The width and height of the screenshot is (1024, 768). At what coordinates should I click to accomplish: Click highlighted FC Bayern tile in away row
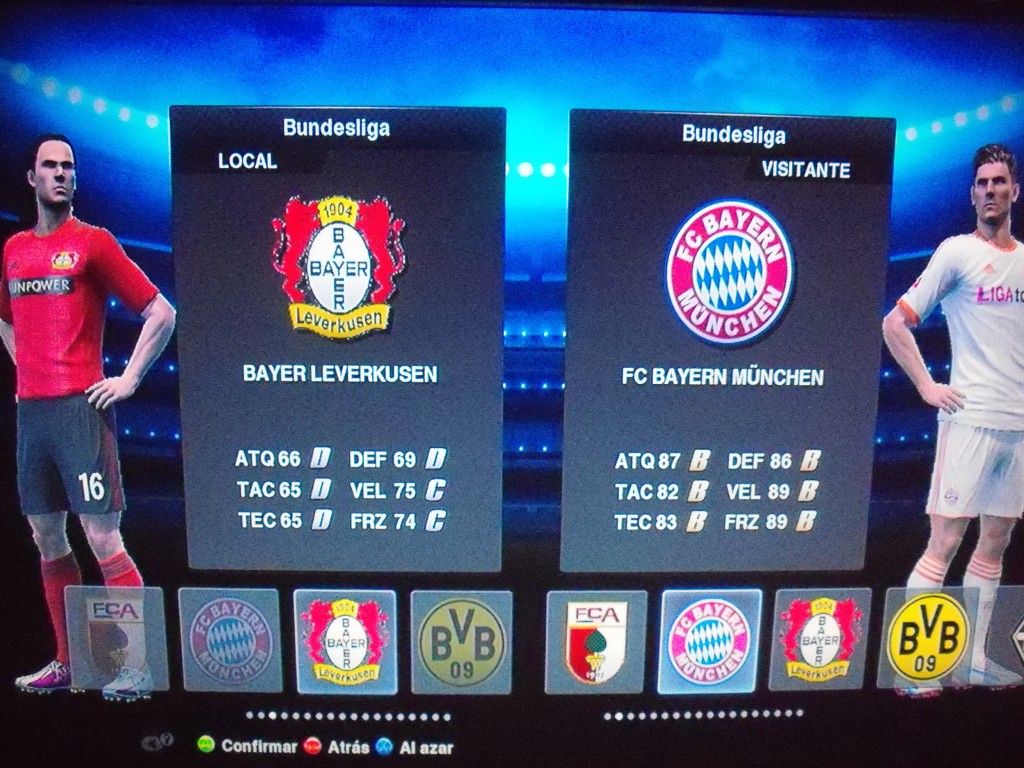(709, 640)
